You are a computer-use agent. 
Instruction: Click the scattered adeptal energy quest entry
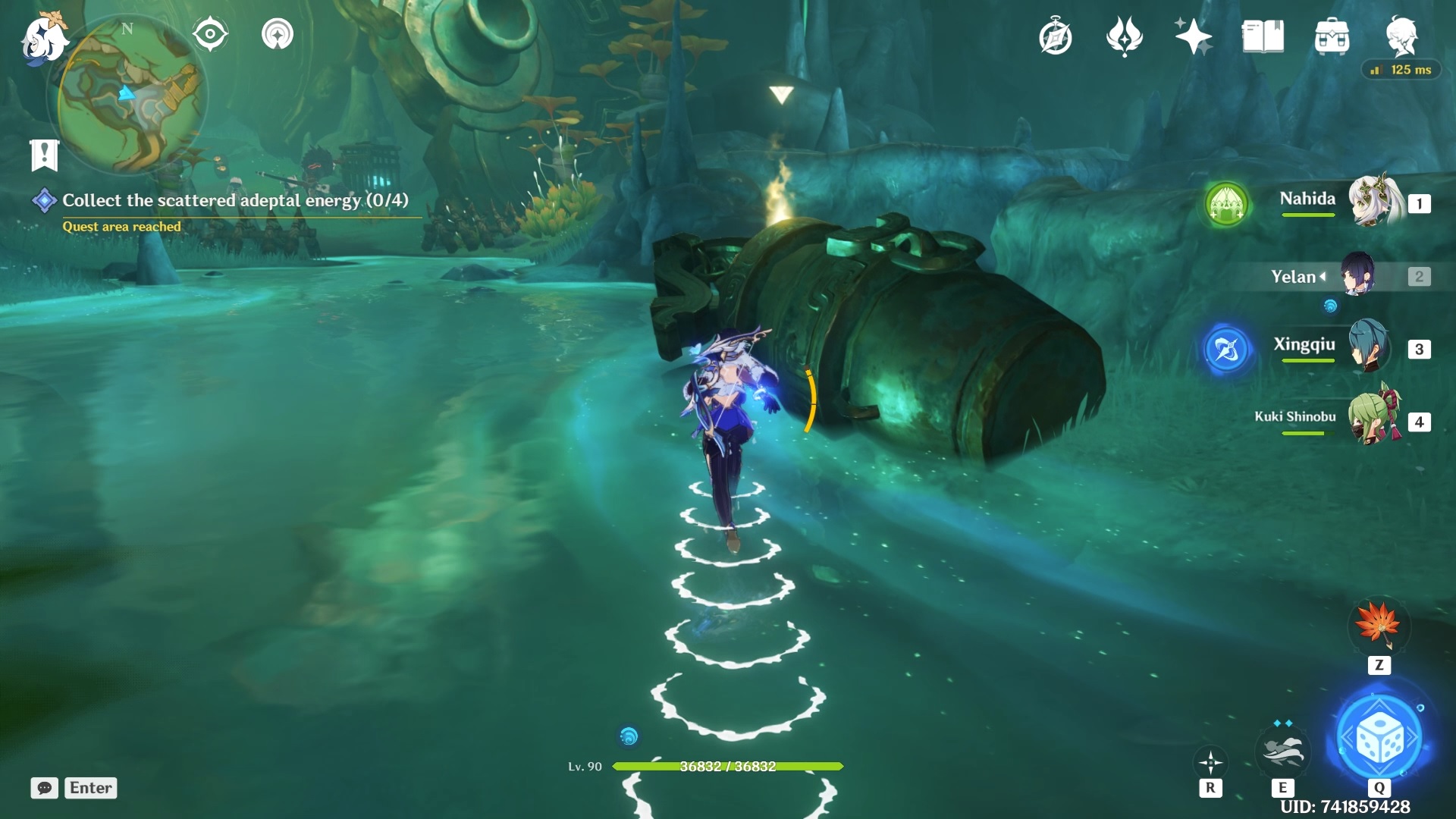pos(235,200)
